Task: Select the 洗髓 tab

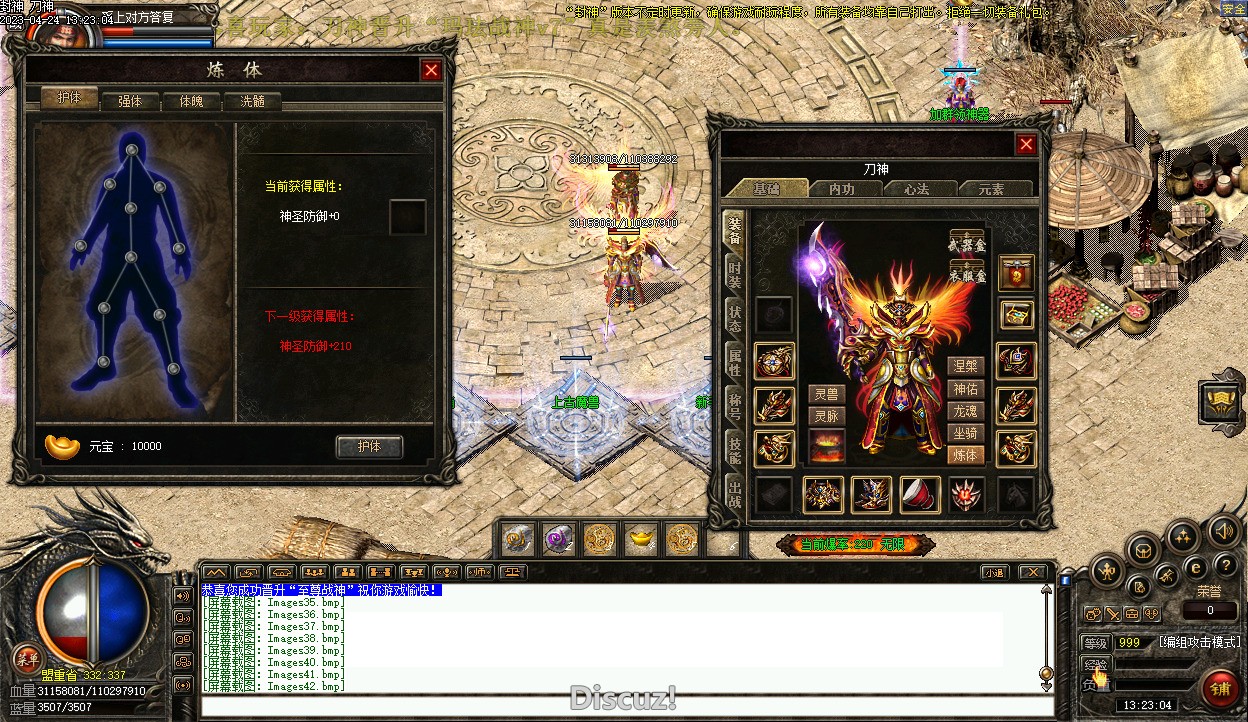Action: click(x=252, y=101)
